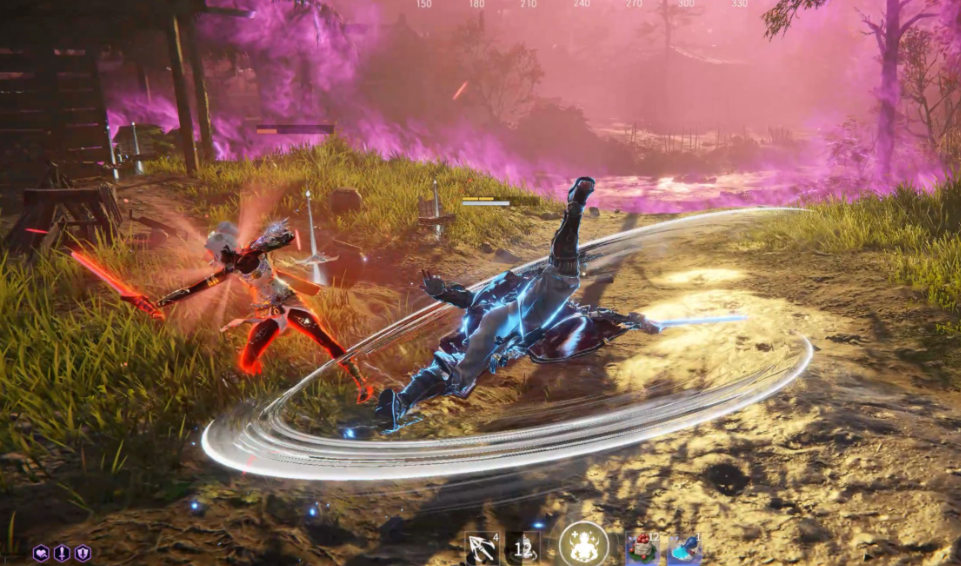This screenshot has width=961, height=566.
Task: Inspect the purple heart status icon
Action: click(41, 553)
